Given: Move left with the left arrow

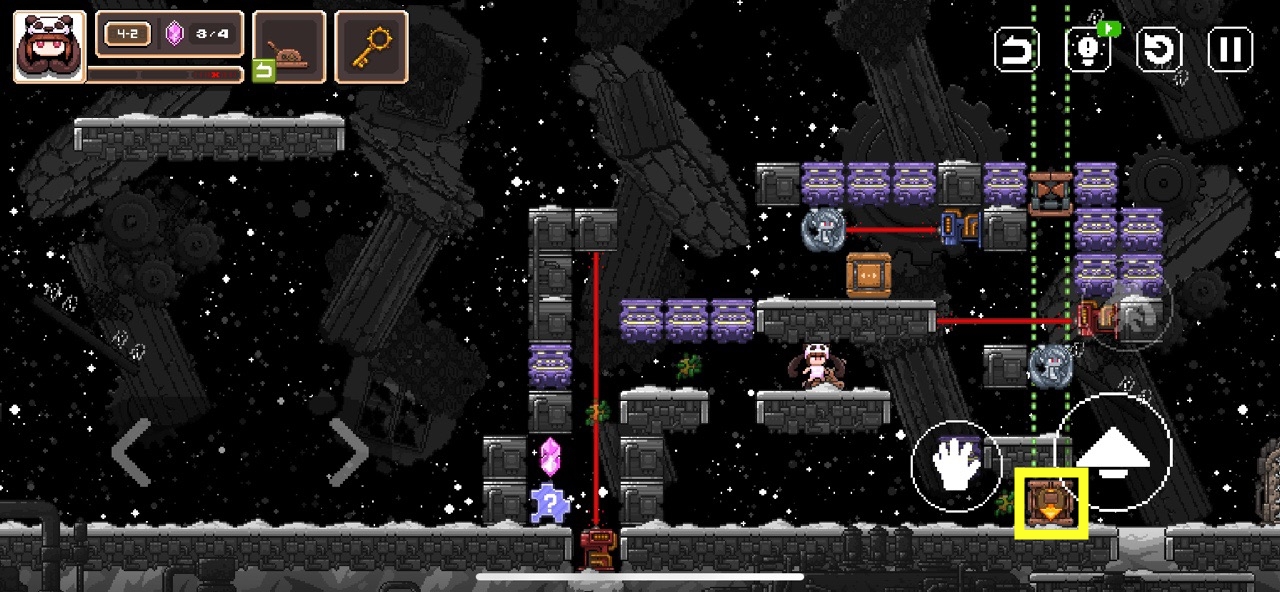Looking at the screenshot, I should click(132, 452).
